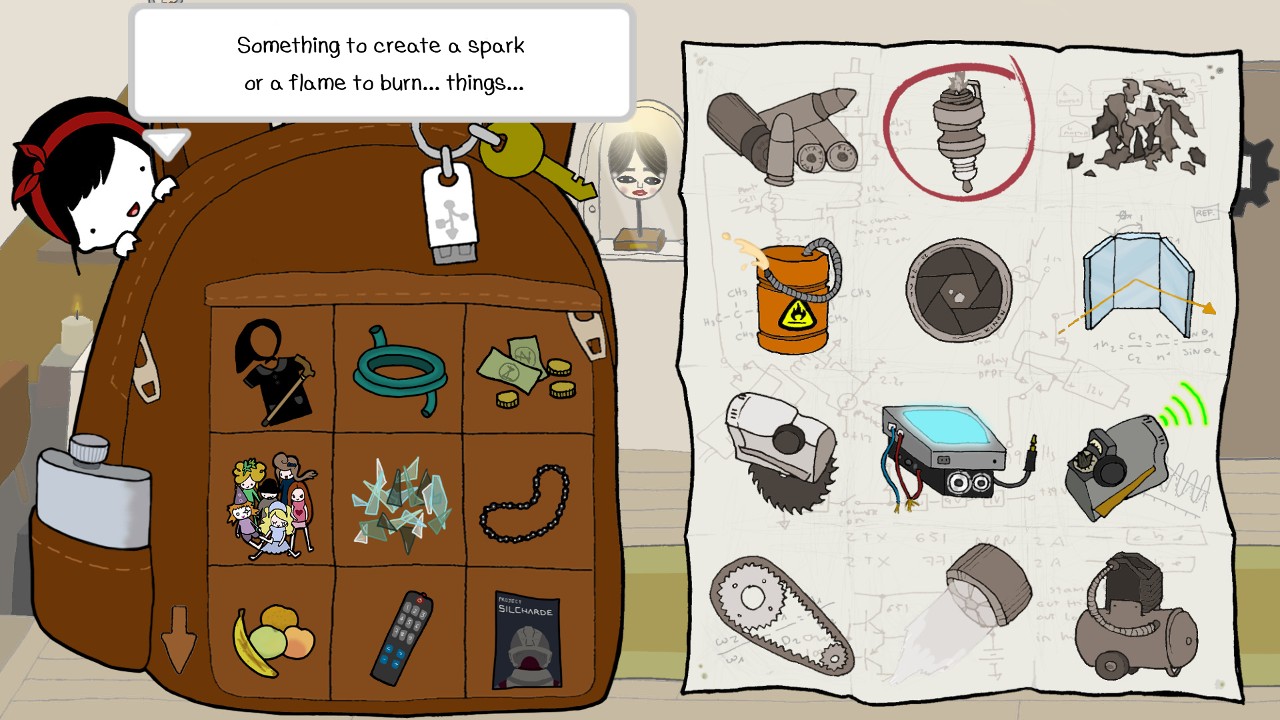This screenshot has height=720, width=1280.
Task: Toggle the motor broadcasting the green signal
Action: pos(1120,460)
